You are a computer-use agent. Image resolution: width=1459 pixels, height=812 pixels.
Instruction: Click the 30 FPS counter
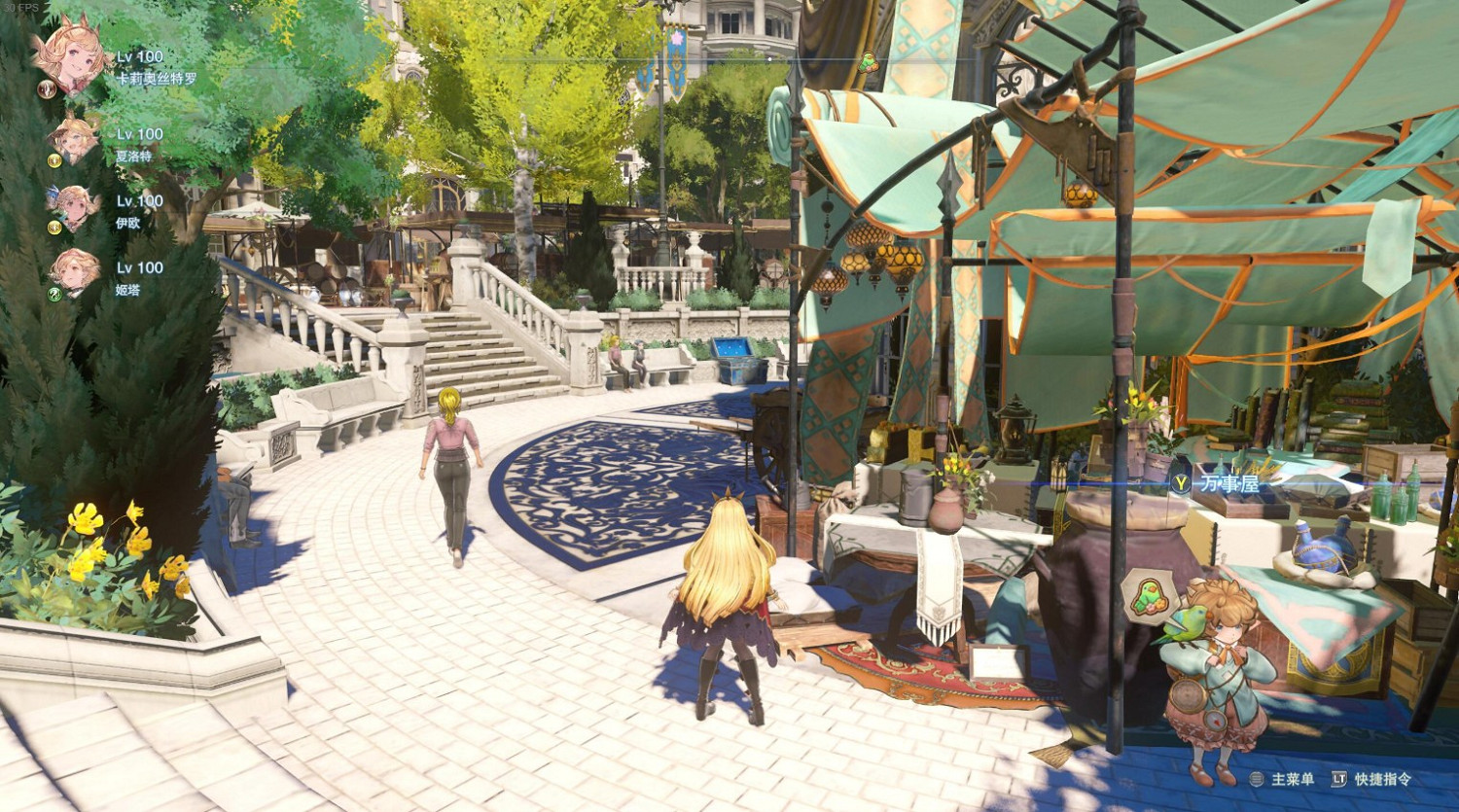point(20,8)
